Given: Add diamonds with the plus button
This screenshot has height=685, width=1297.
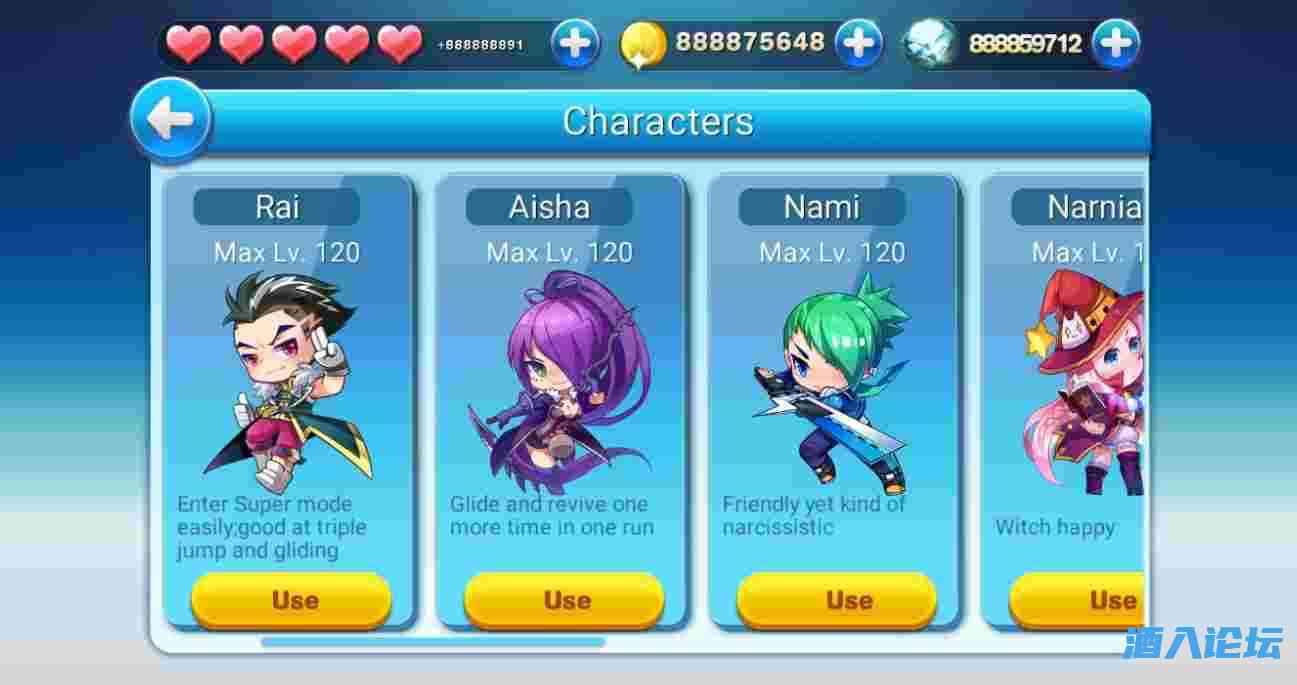Looking at the screenshot, I should tap(1115, 44).
